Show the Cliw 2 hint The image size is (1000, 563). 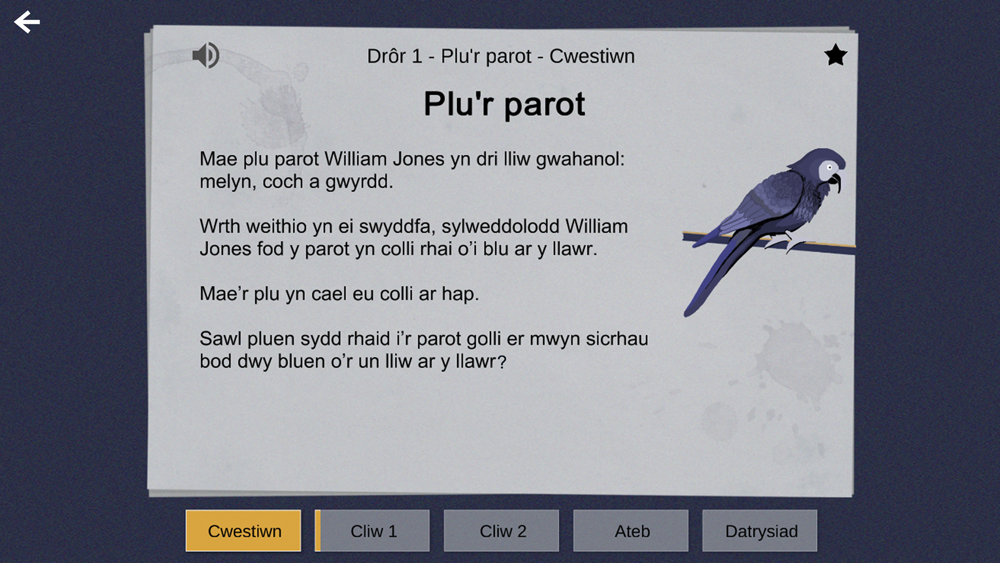(502, 531)
